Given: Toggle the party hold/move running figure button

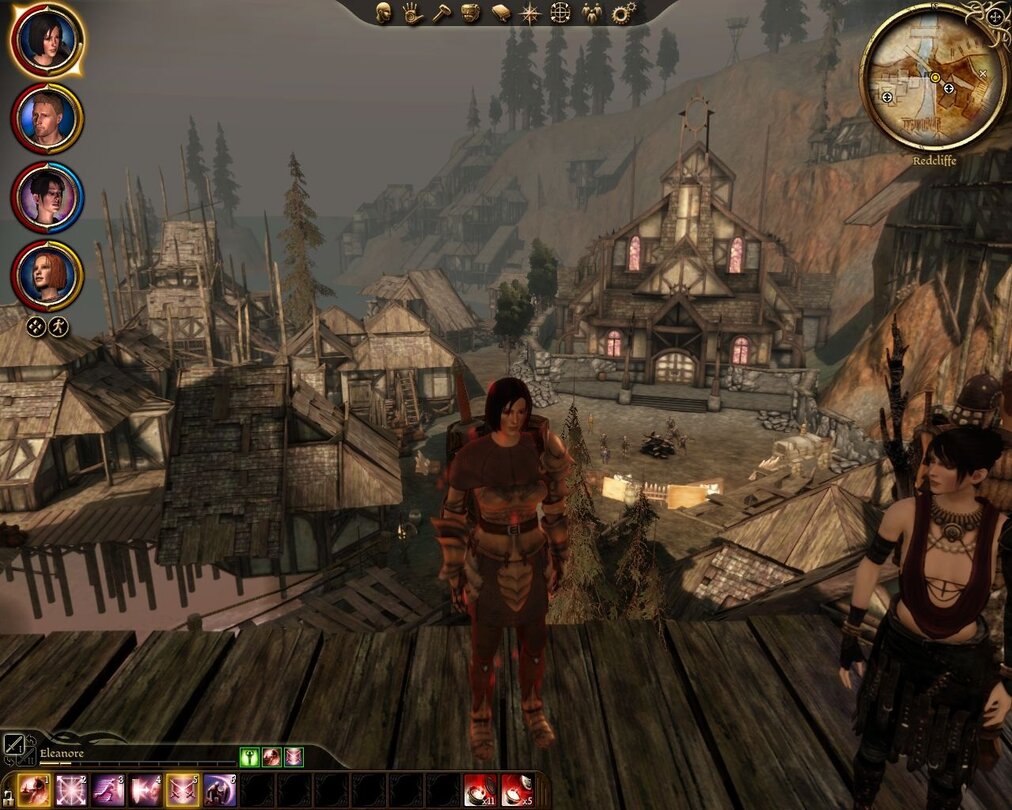Looking at the screenshot, I should coord(59,326).
